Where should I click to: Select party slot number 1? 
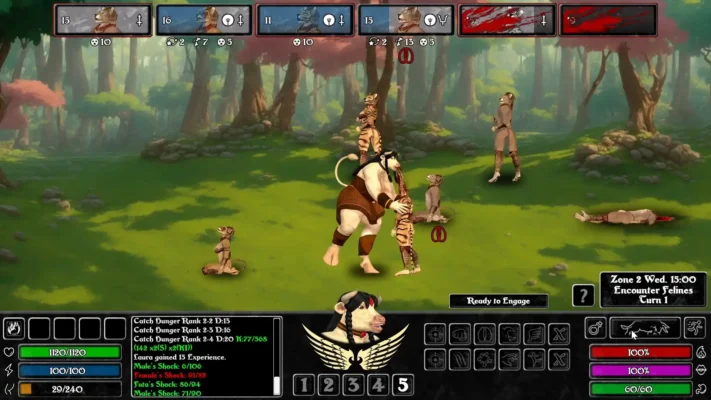coord(304,384)
